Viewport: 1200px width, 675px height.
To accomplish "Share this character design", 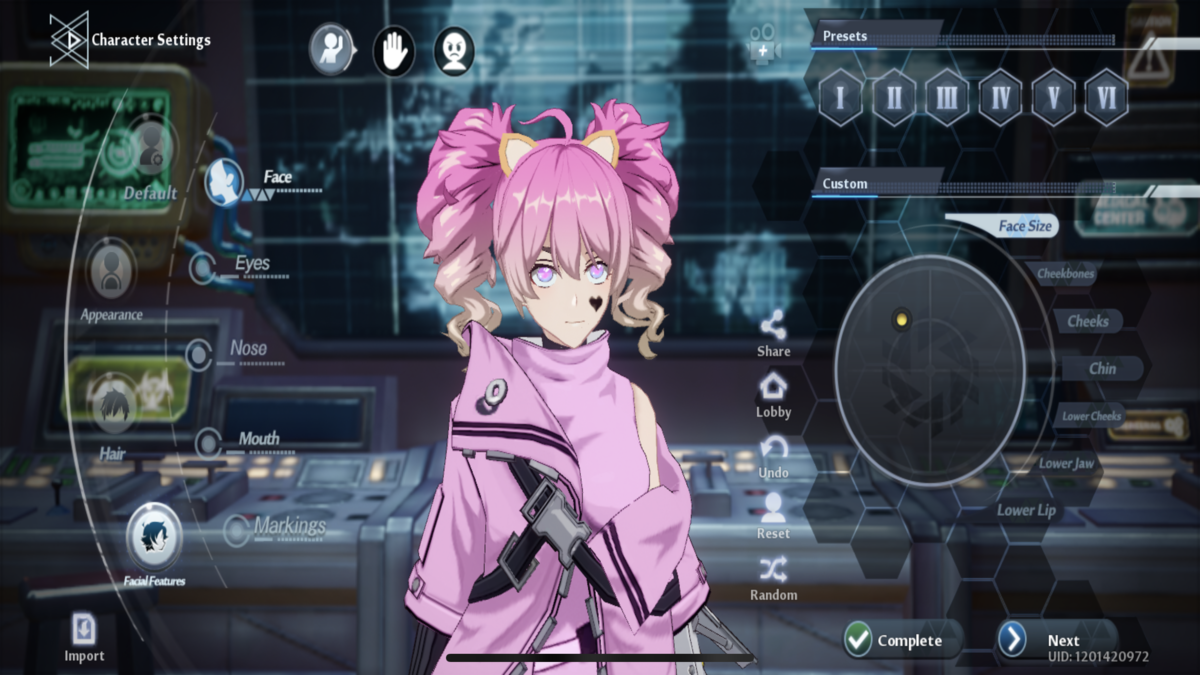I will (773, 334).
